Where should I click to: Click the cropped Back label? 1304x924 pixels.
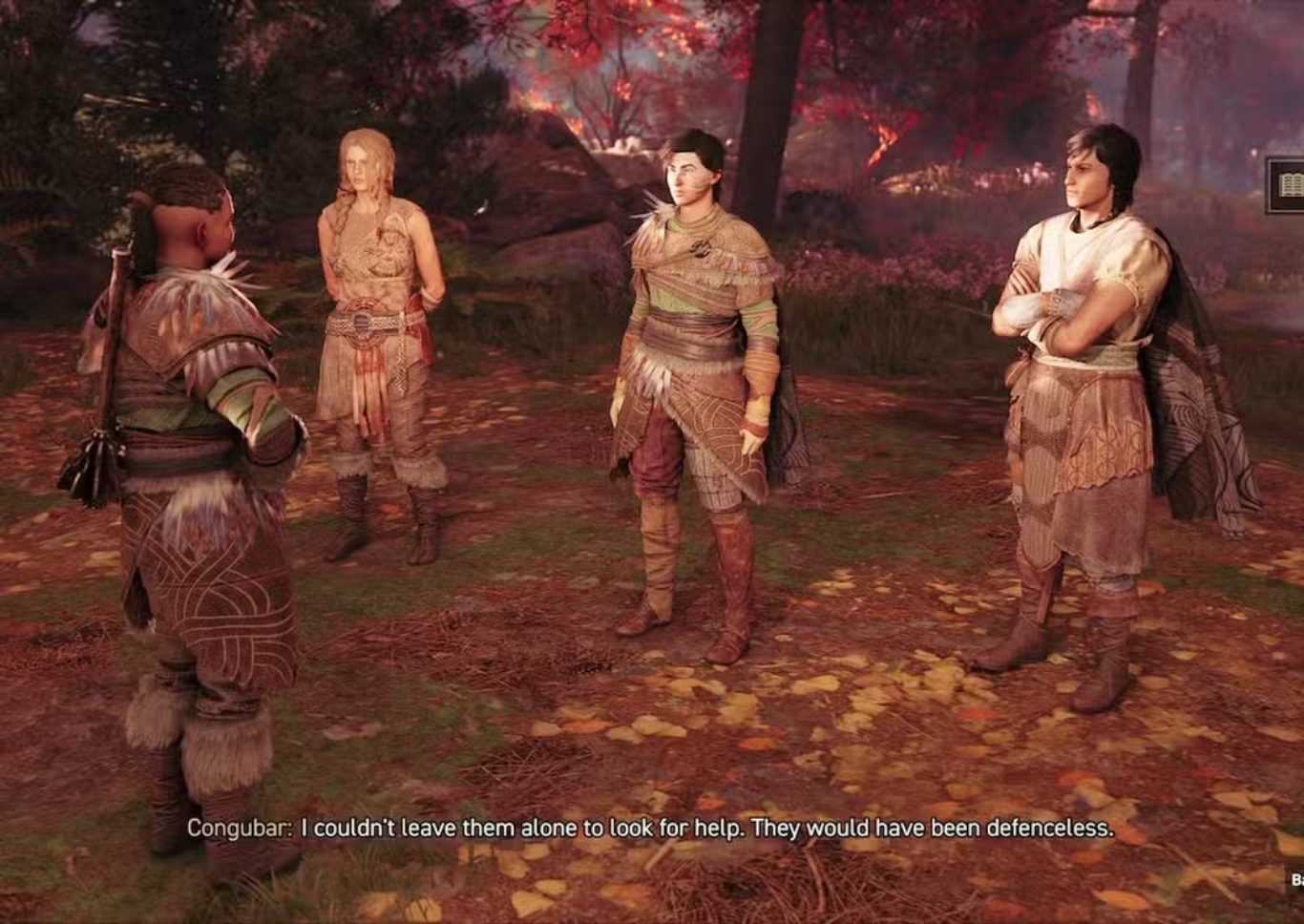click(1296, 879)
